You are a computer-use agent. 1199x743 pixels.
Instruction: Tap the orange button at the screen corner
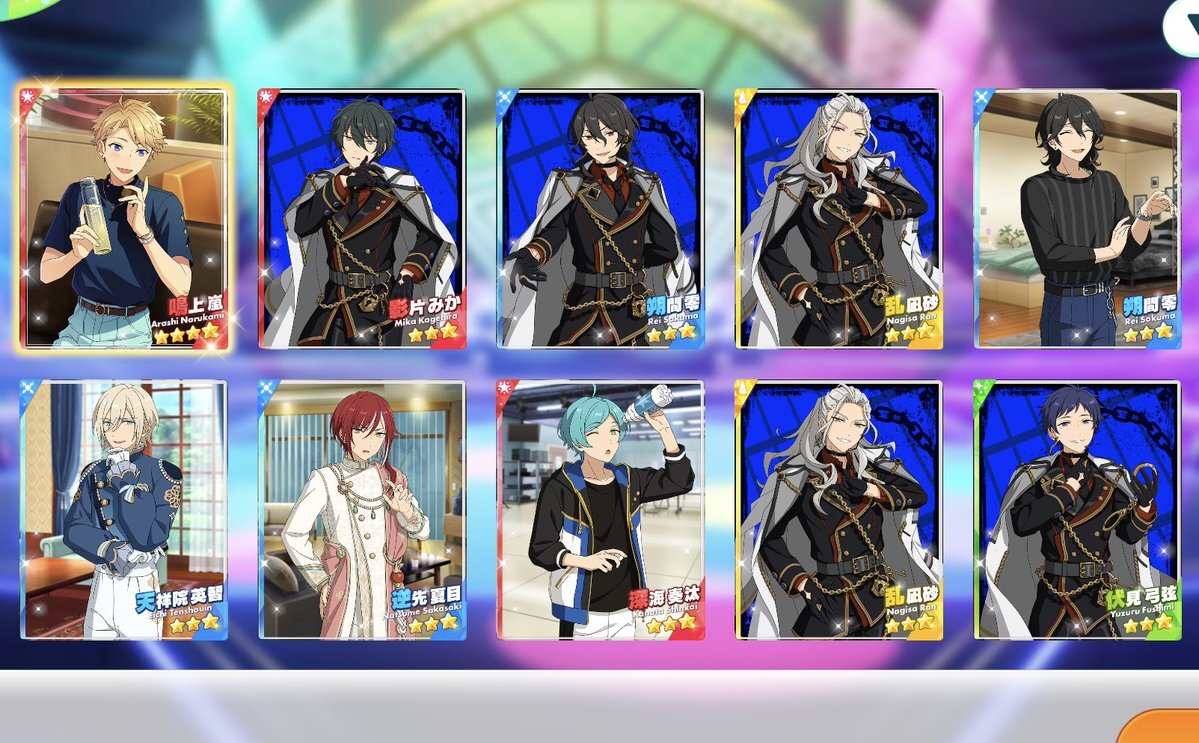tap(1165, 728)
